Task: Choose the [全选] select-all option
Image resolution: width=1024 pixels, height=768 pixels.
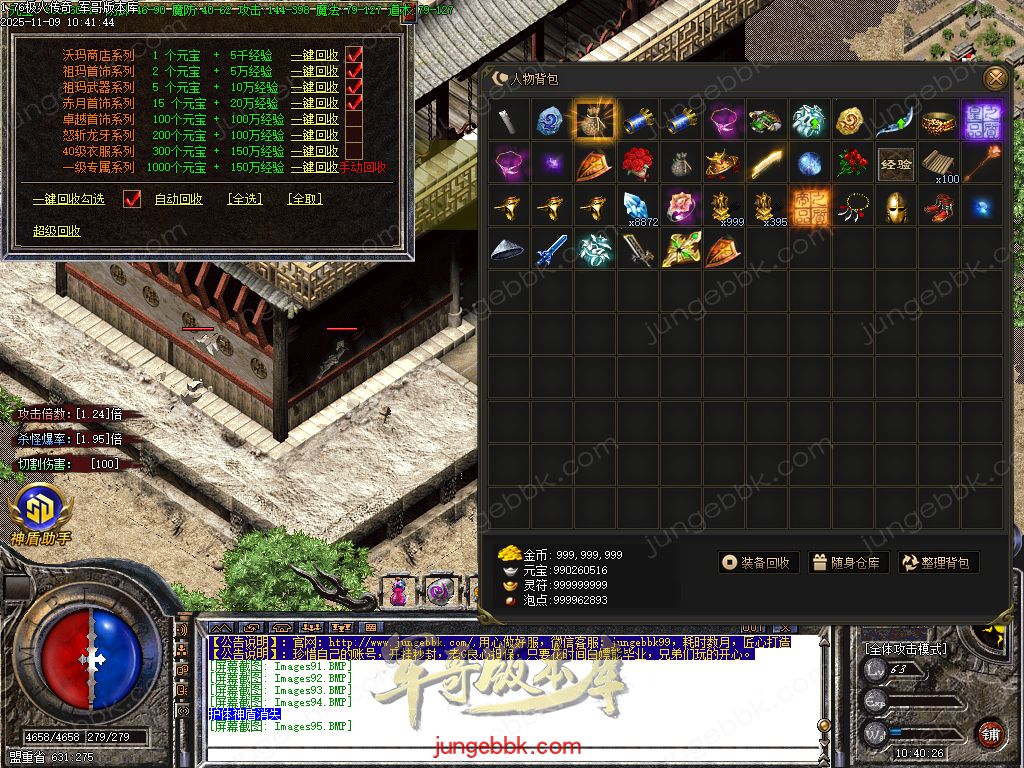Action: coord(245,199)
